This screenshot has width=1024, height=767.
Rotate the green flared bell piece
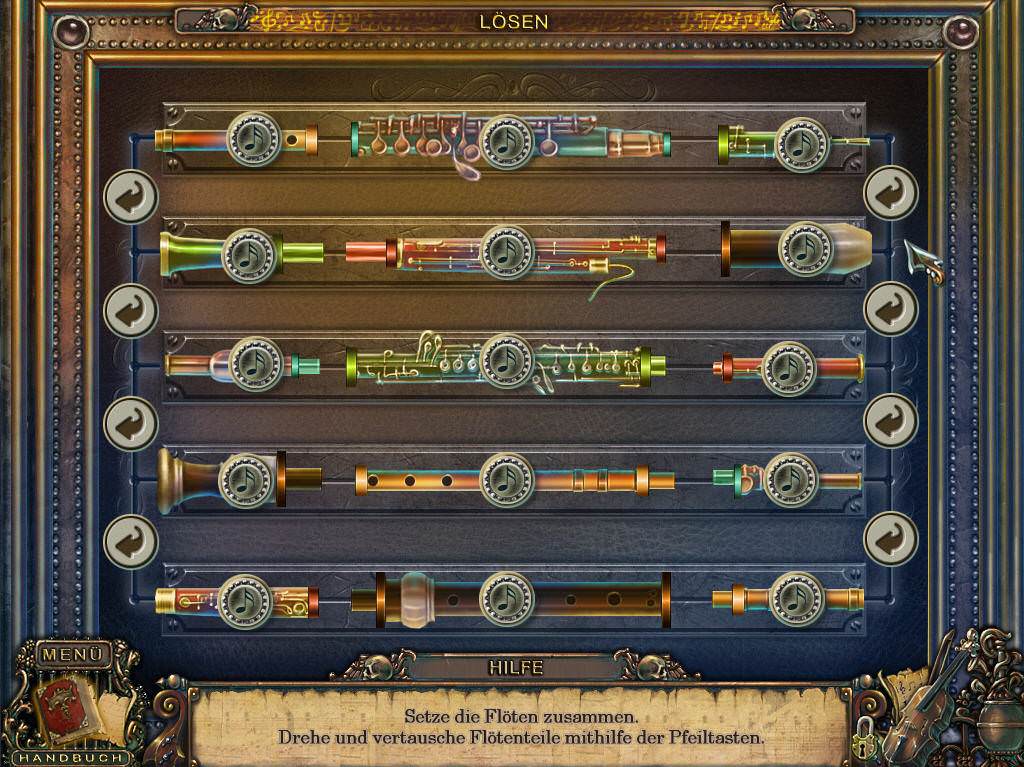249,256
